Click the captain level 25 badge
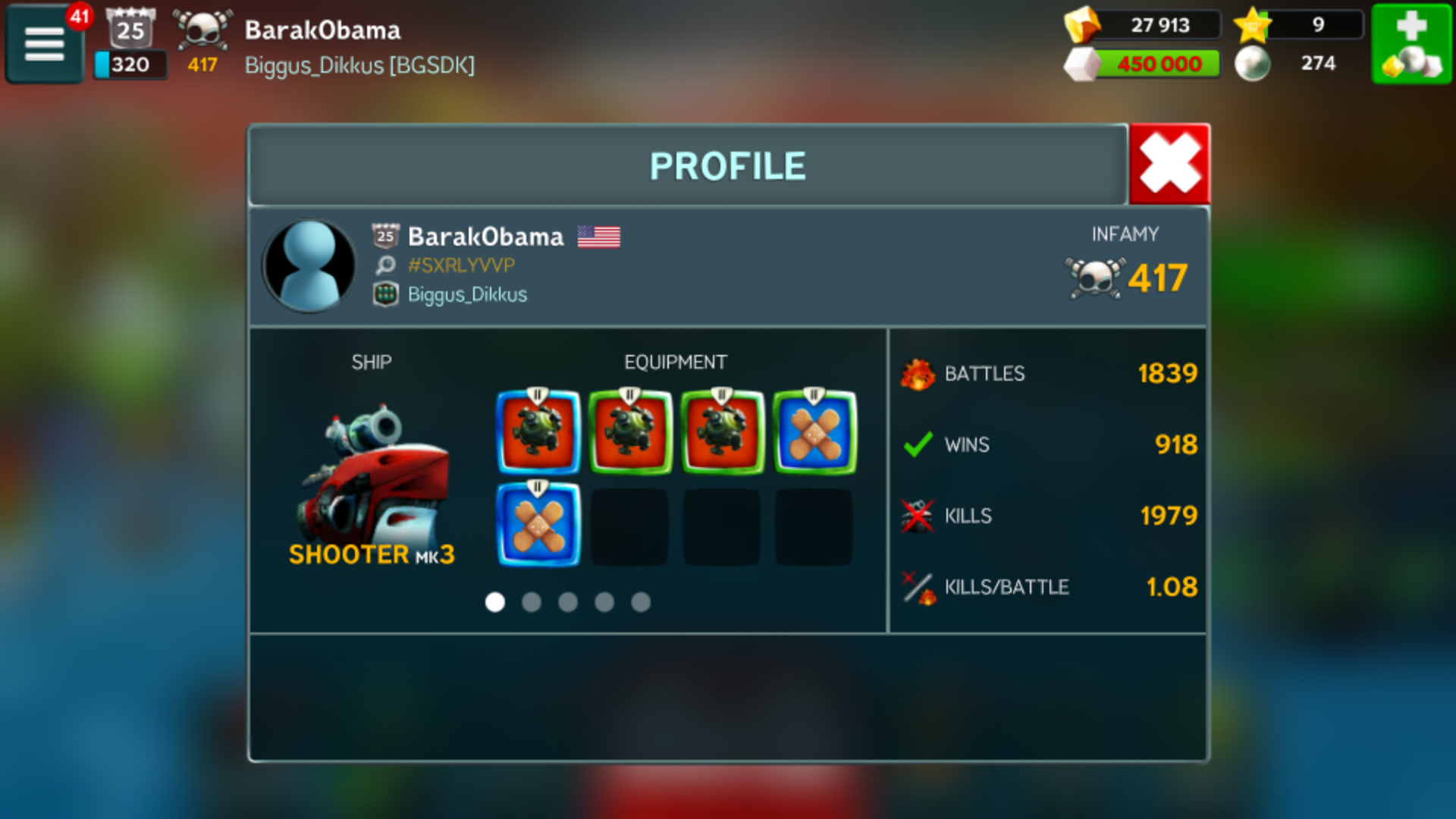The width and height of the screenshot is (1456, 819). click(130, 29)
